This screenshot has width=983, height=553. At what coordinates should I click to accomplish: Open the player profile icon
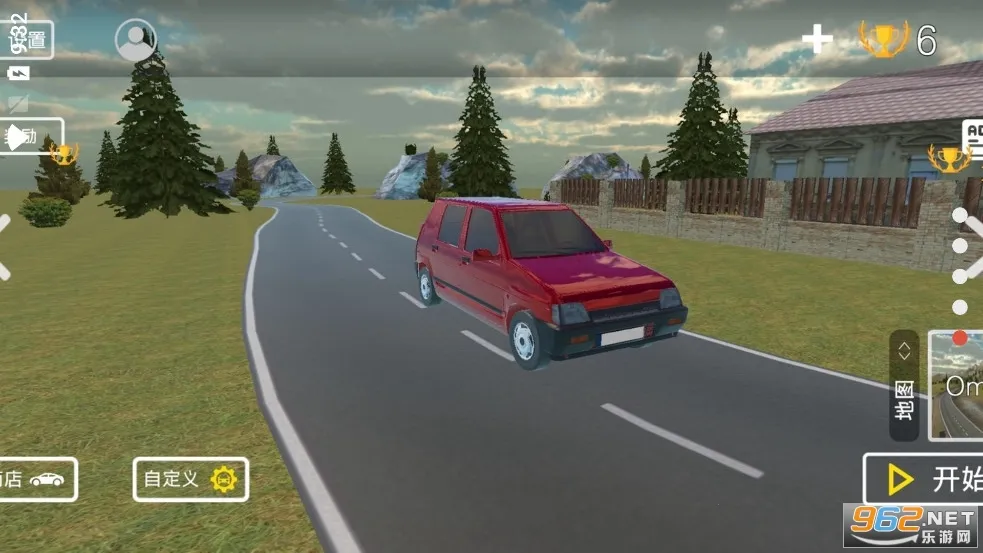point(136,40)
